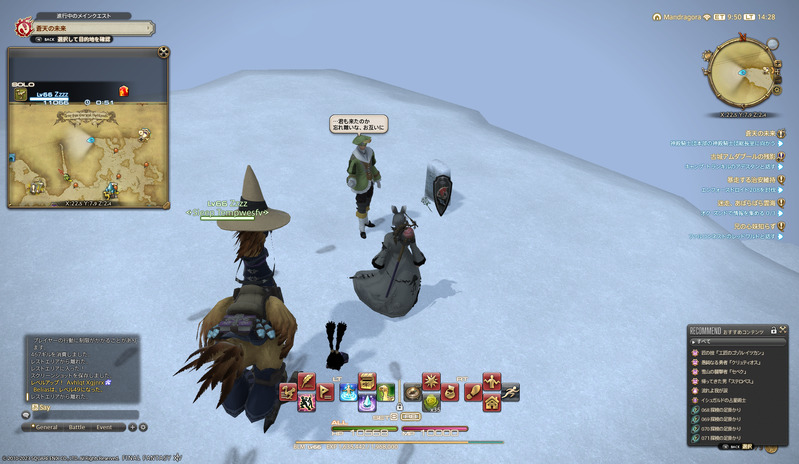Switch to the Event chat tab

click(105, 427)
